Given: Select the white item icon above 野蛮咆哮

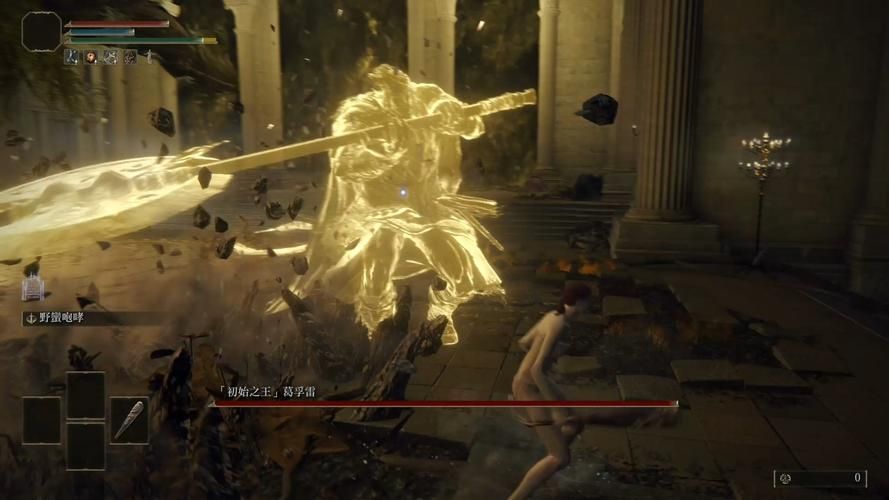Looking at the screenshot, I should tap(33, 289).
